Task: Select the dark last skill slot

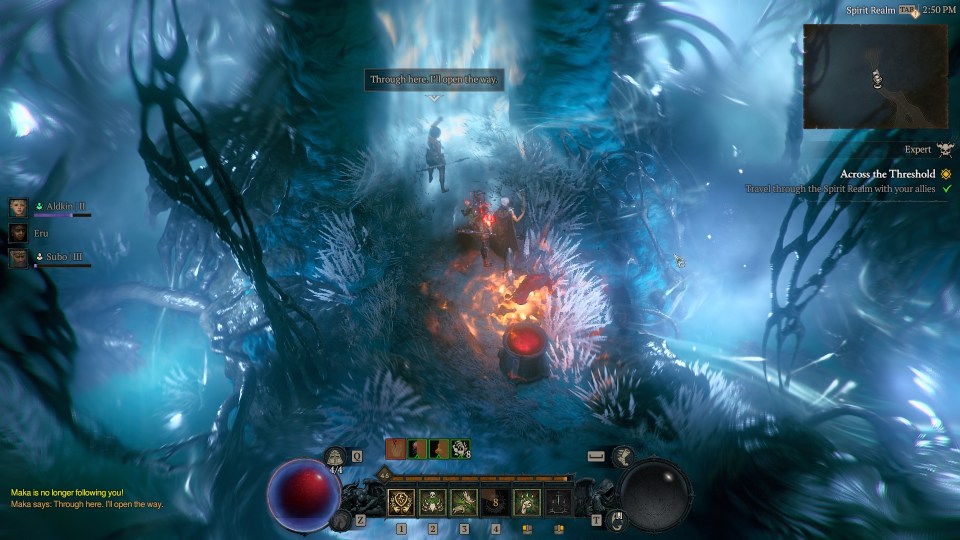Action: (558, 501)
